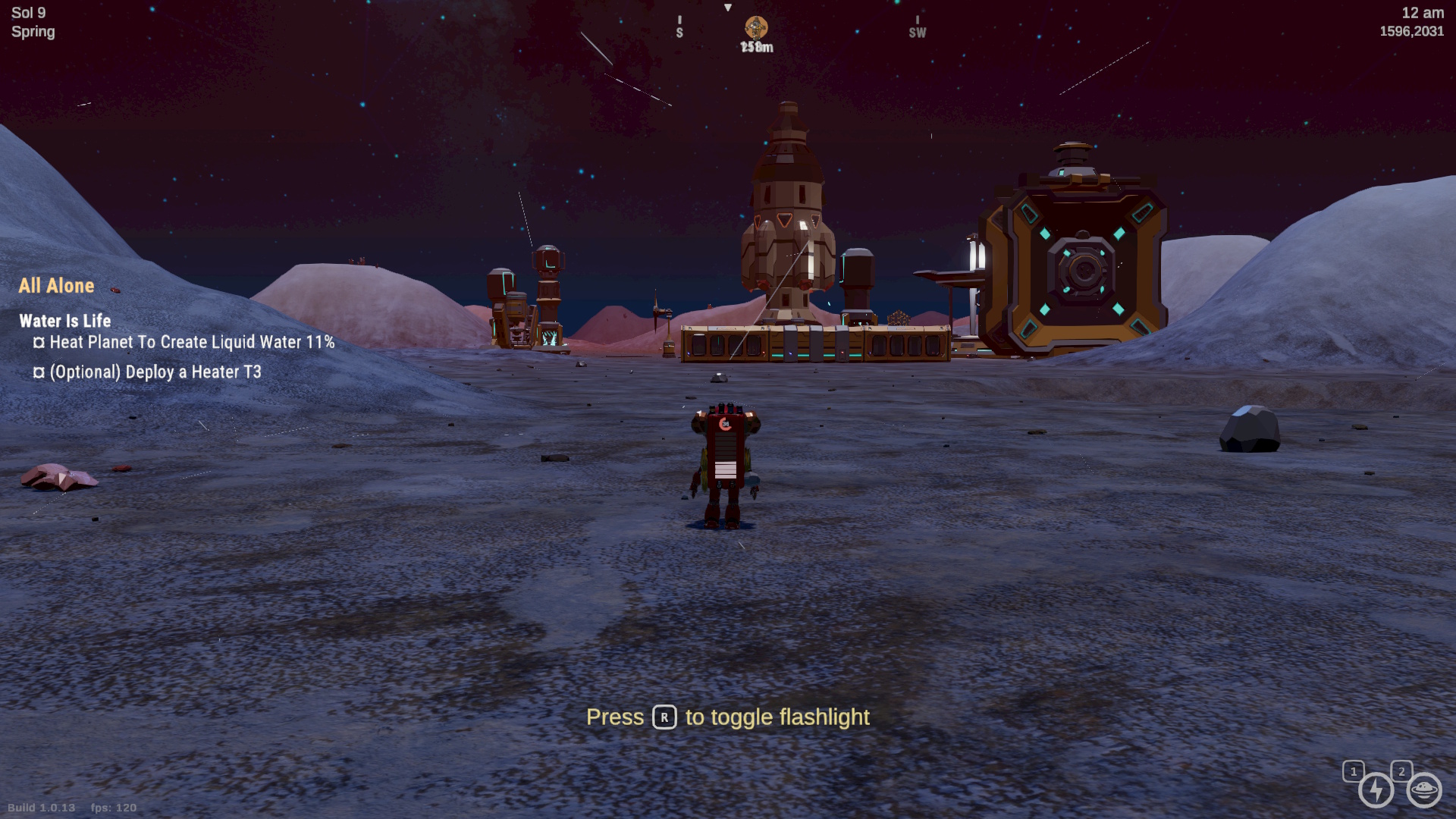Select the All Alone quest title

[57, 286]
